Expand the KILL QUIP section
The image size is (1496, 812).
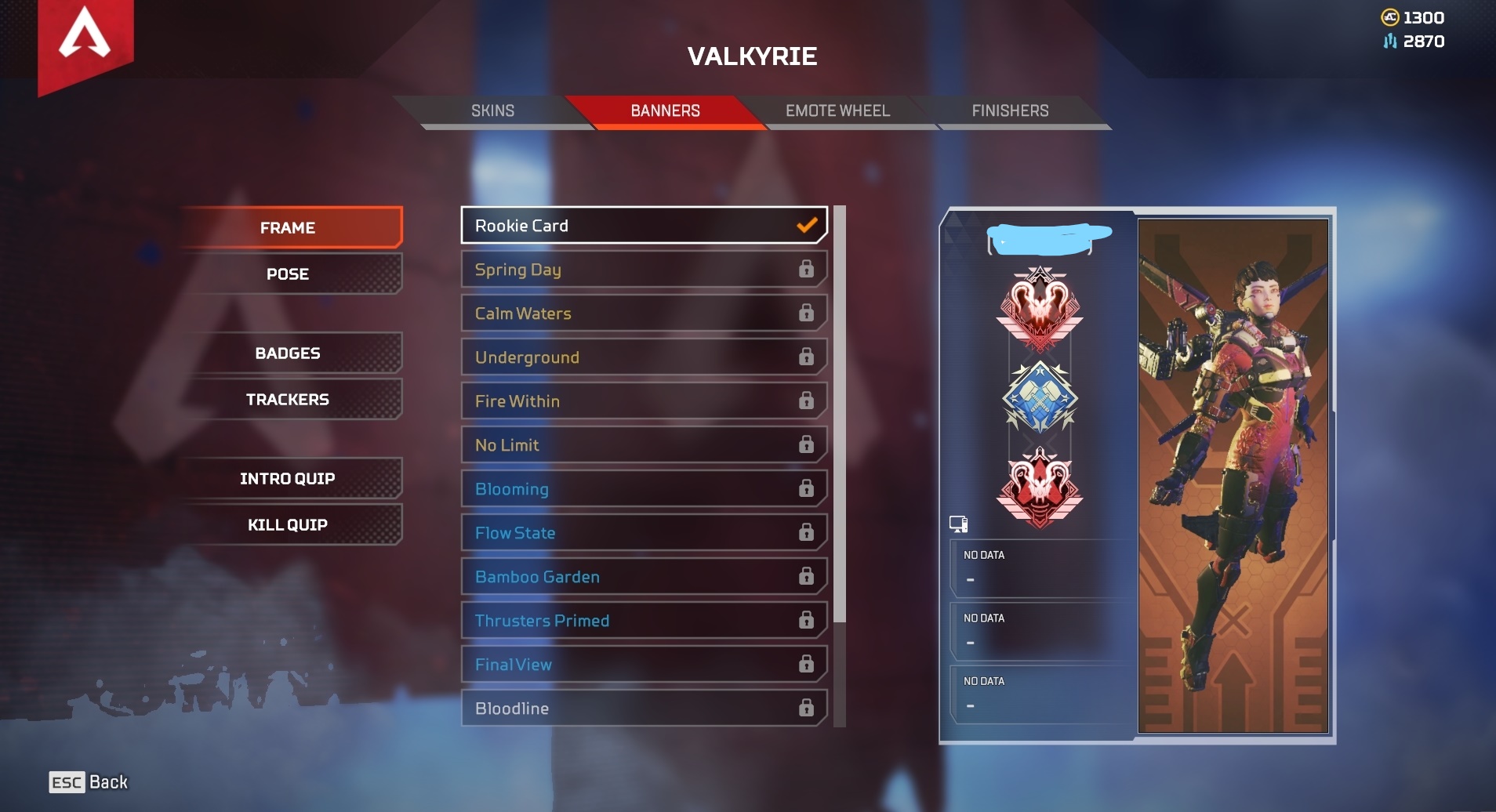coord(288,524)
